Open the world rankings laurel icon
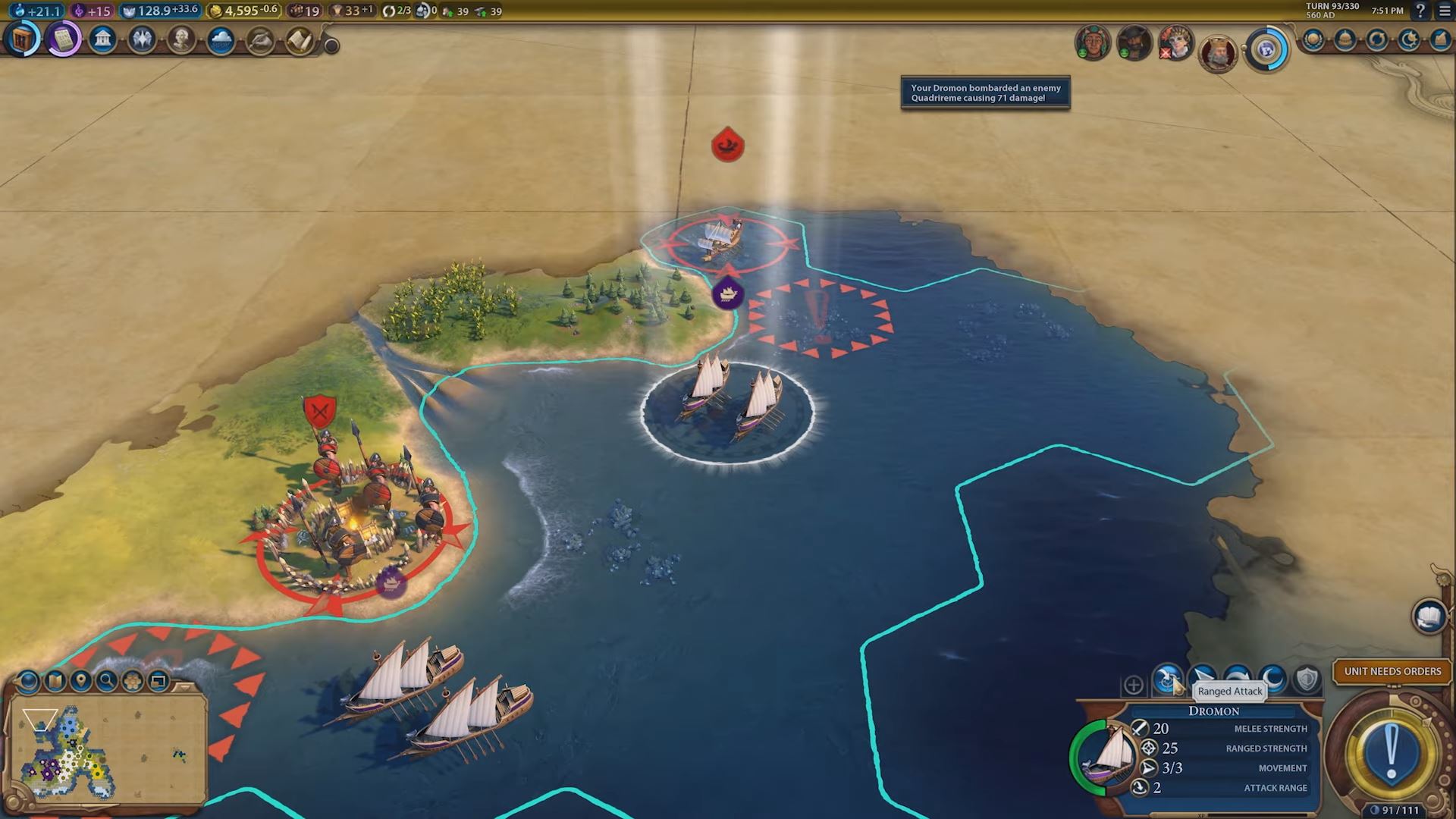The image size is (1456, 819). (1313, 39)
